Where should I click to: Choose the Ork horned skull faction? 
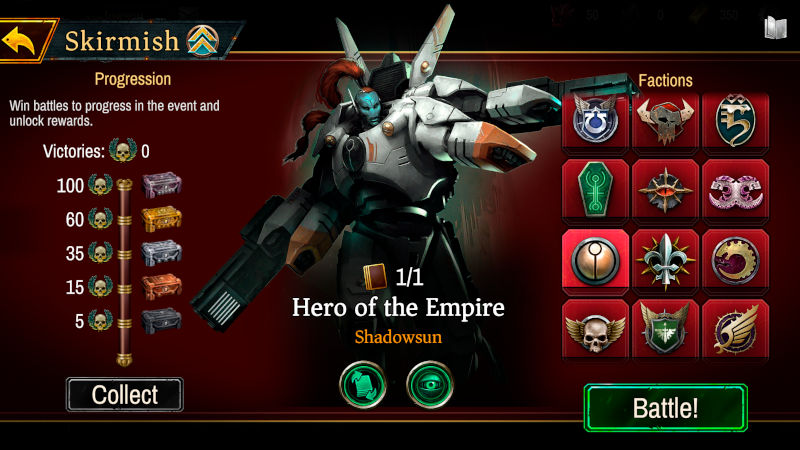coord(665,122)
